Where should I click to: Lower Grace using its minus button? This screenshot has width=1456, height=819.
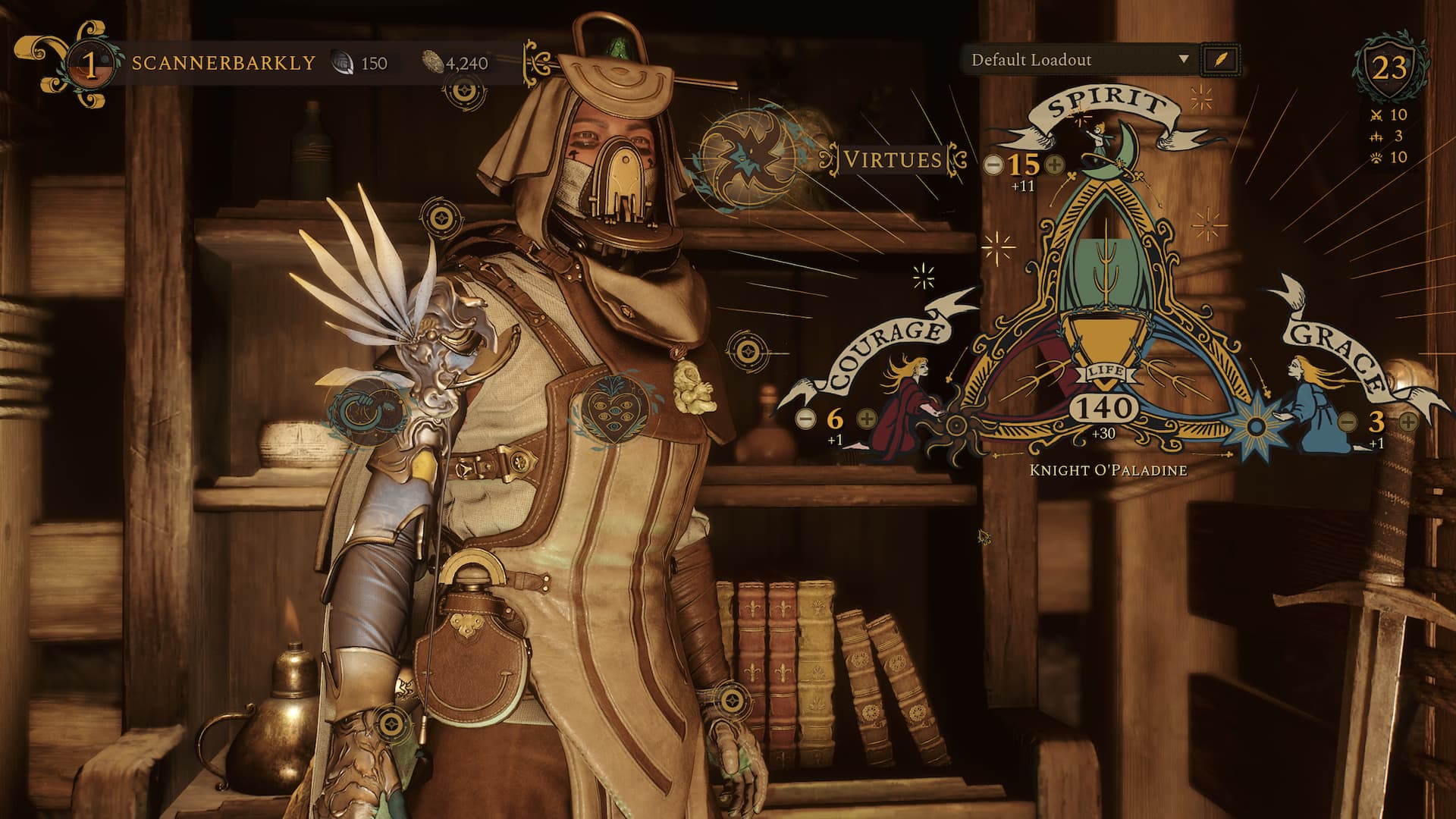(x=1347, y=422)
